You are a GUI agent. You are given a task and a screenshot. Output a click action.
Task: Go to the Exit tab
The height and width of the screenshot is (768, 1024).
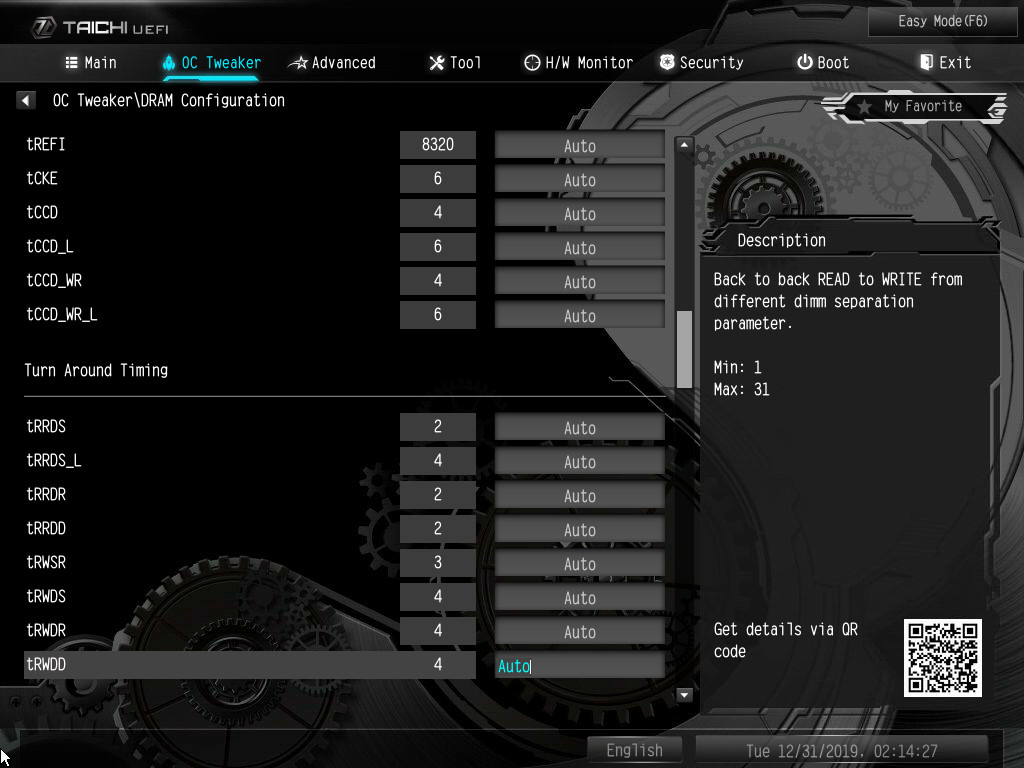[x=945, y=62]
